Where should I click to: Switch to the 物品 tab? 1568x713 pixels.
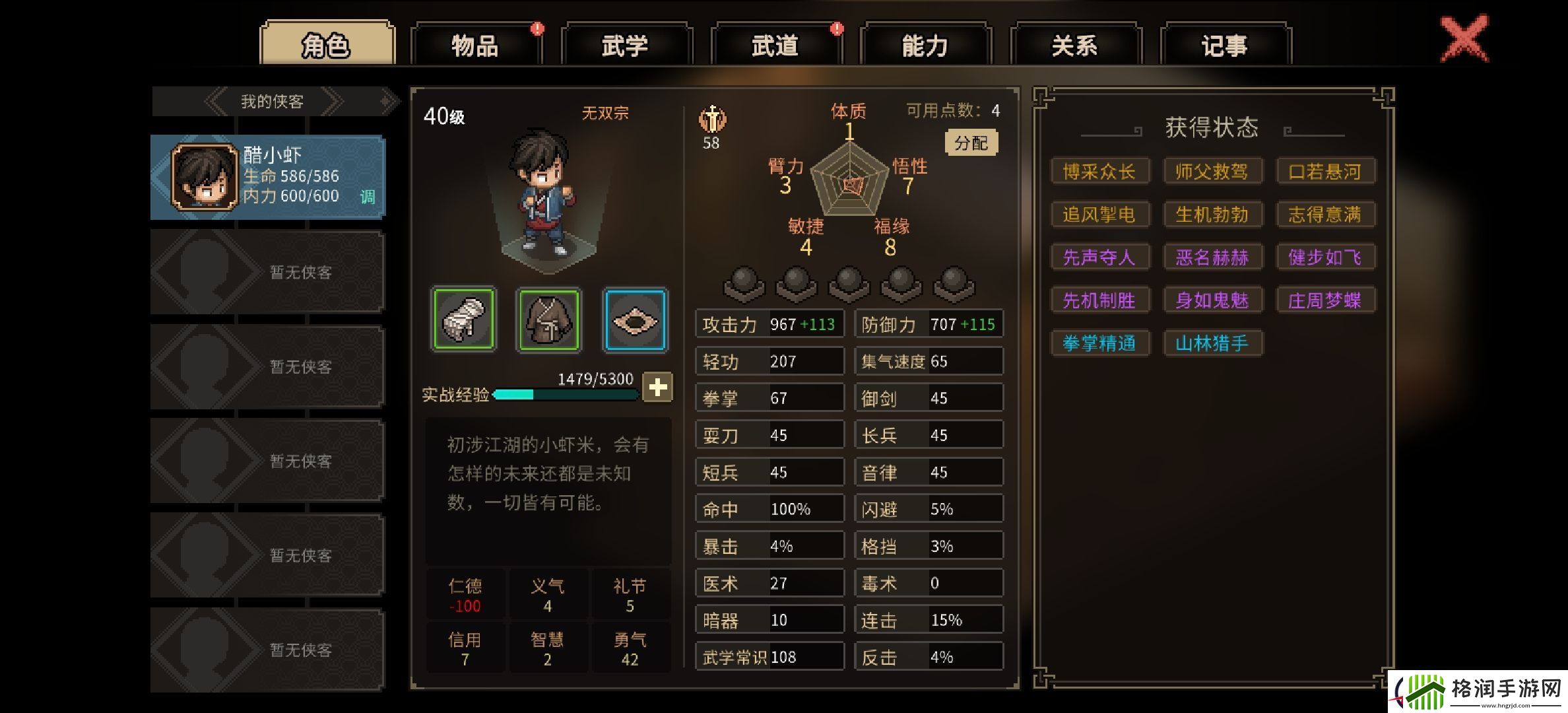coord(474,45)
